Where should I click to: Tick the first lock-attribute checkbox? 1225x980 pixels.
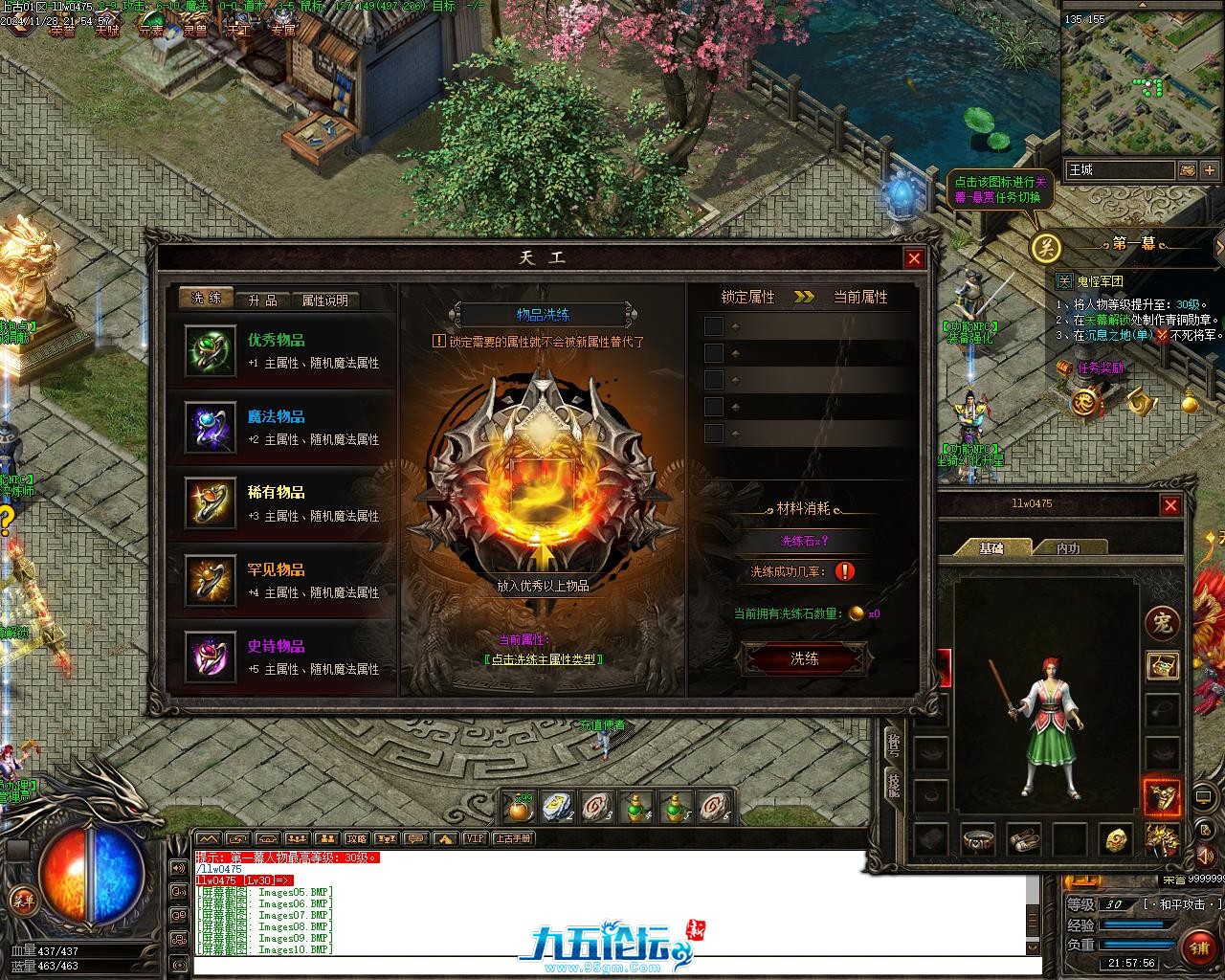714,326
